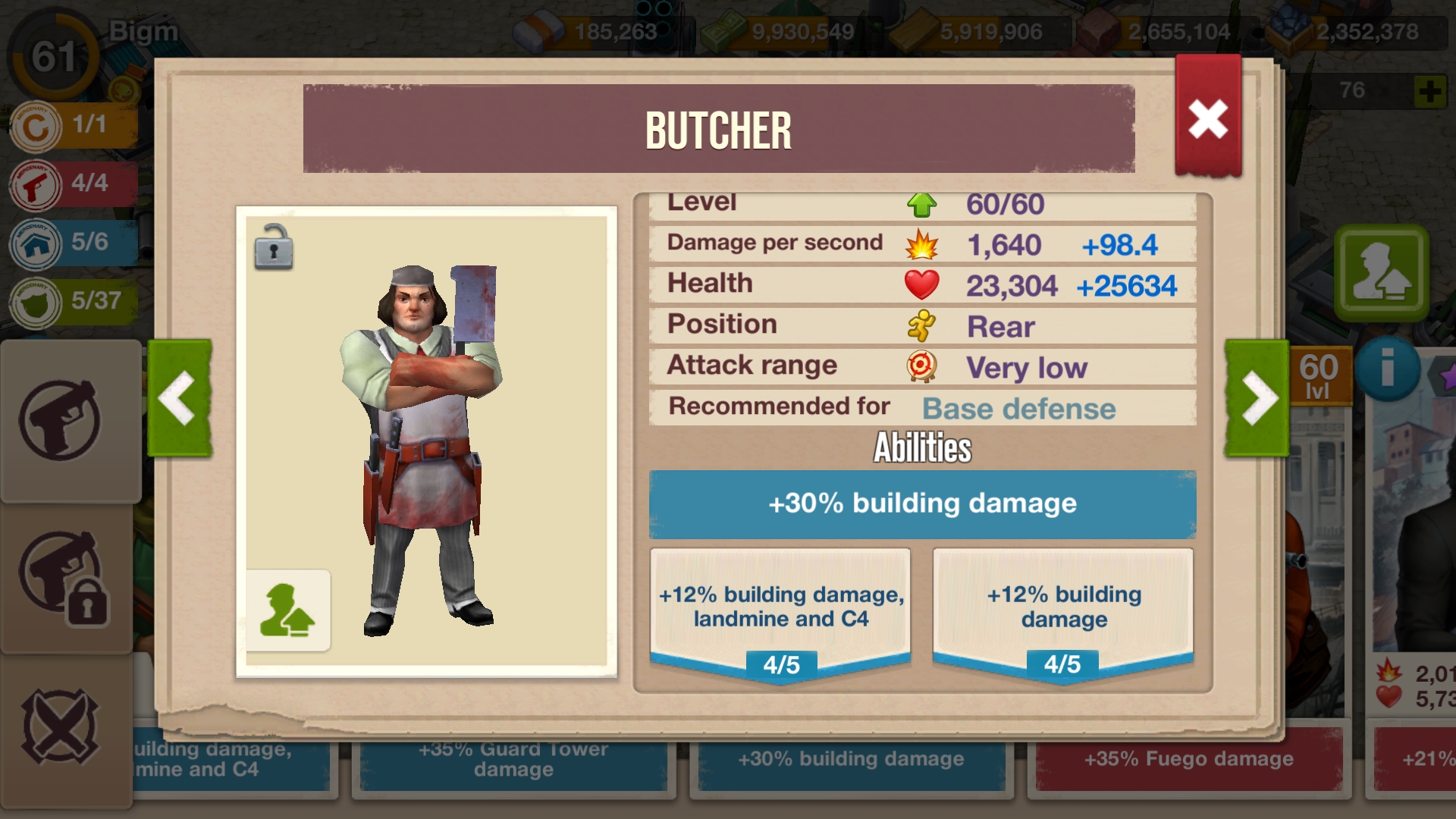Go to the previous character with left arrow
Viewport: 1456px width, 819px height.
(180, 398)
